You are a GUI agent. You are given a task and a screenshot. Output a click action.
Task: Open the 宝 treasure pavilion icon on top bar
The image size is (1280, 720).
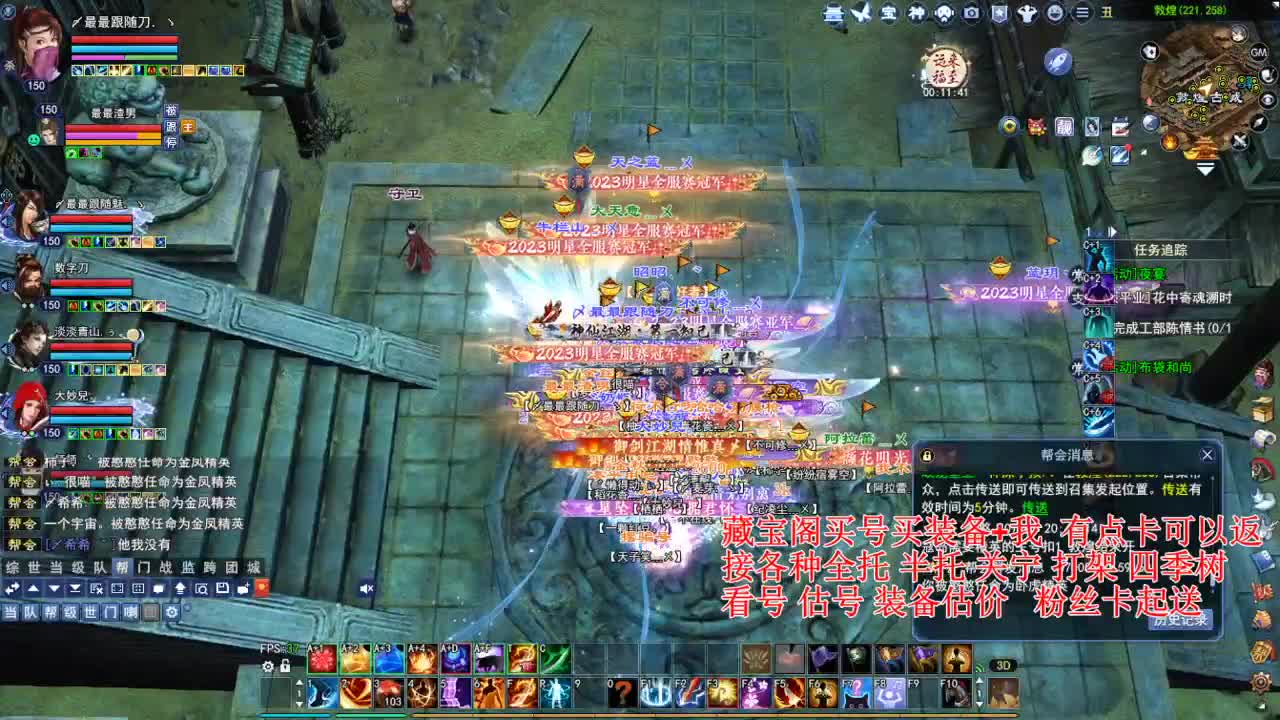pos(889,13)
